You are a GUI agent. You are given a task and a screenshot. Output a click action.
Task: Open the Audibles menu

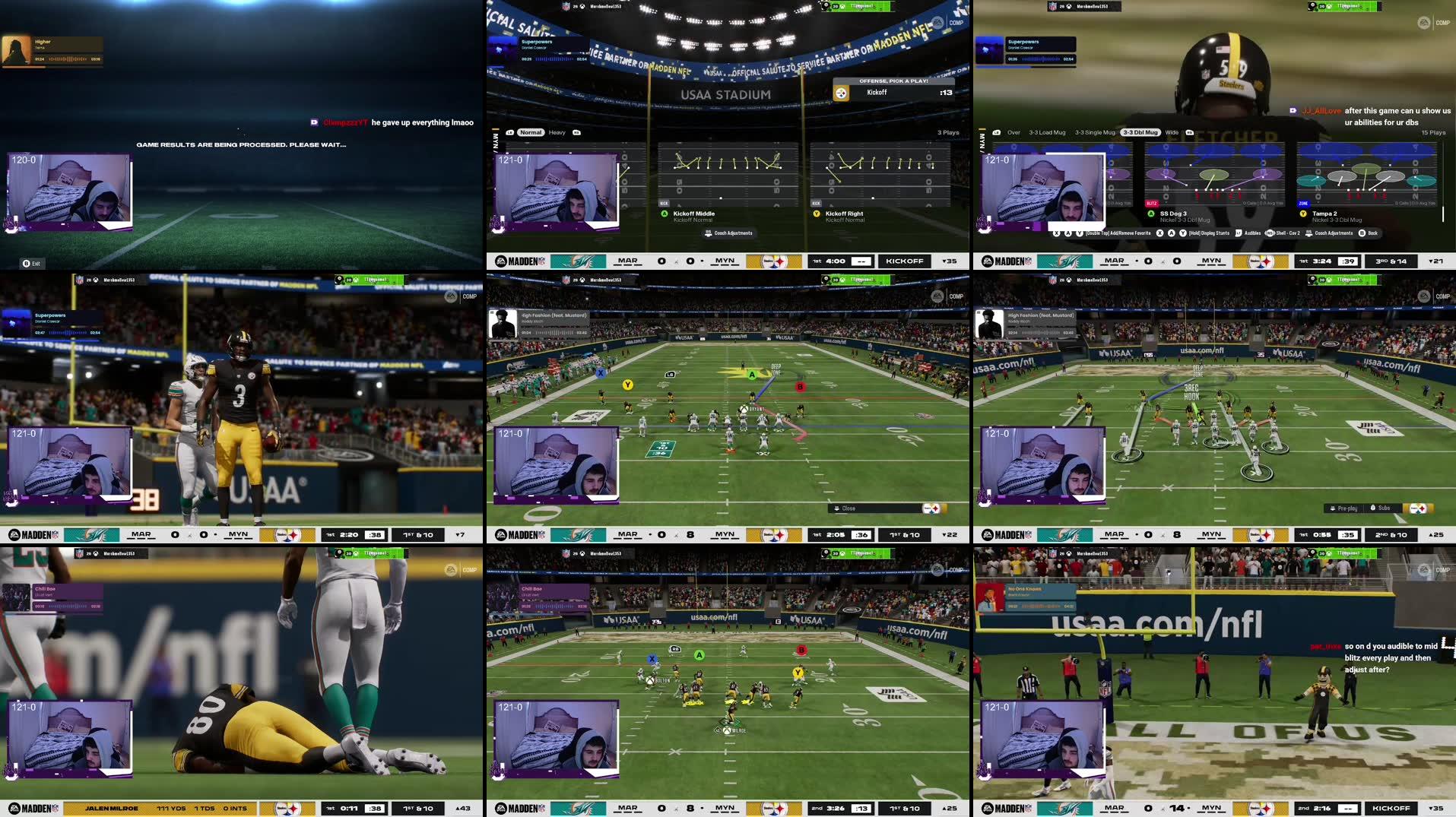click(1254, 233)
